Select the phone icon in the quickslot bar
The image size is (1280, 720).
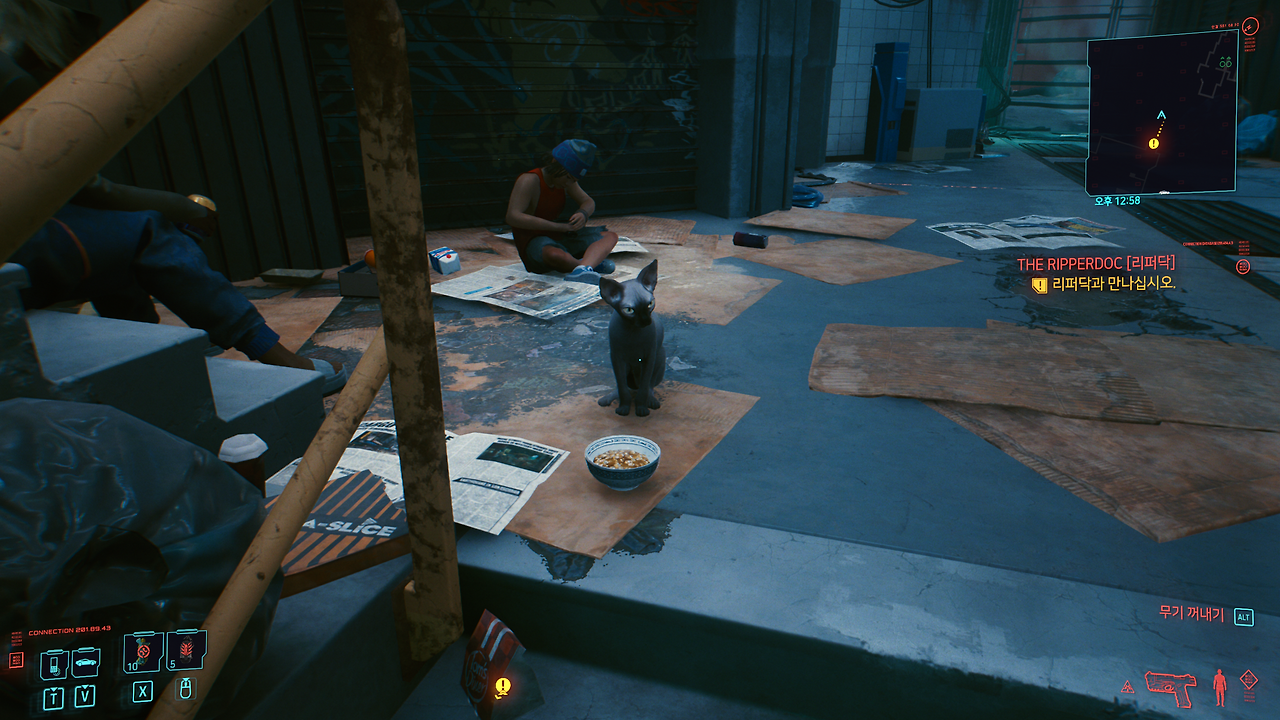pos(54,664)
